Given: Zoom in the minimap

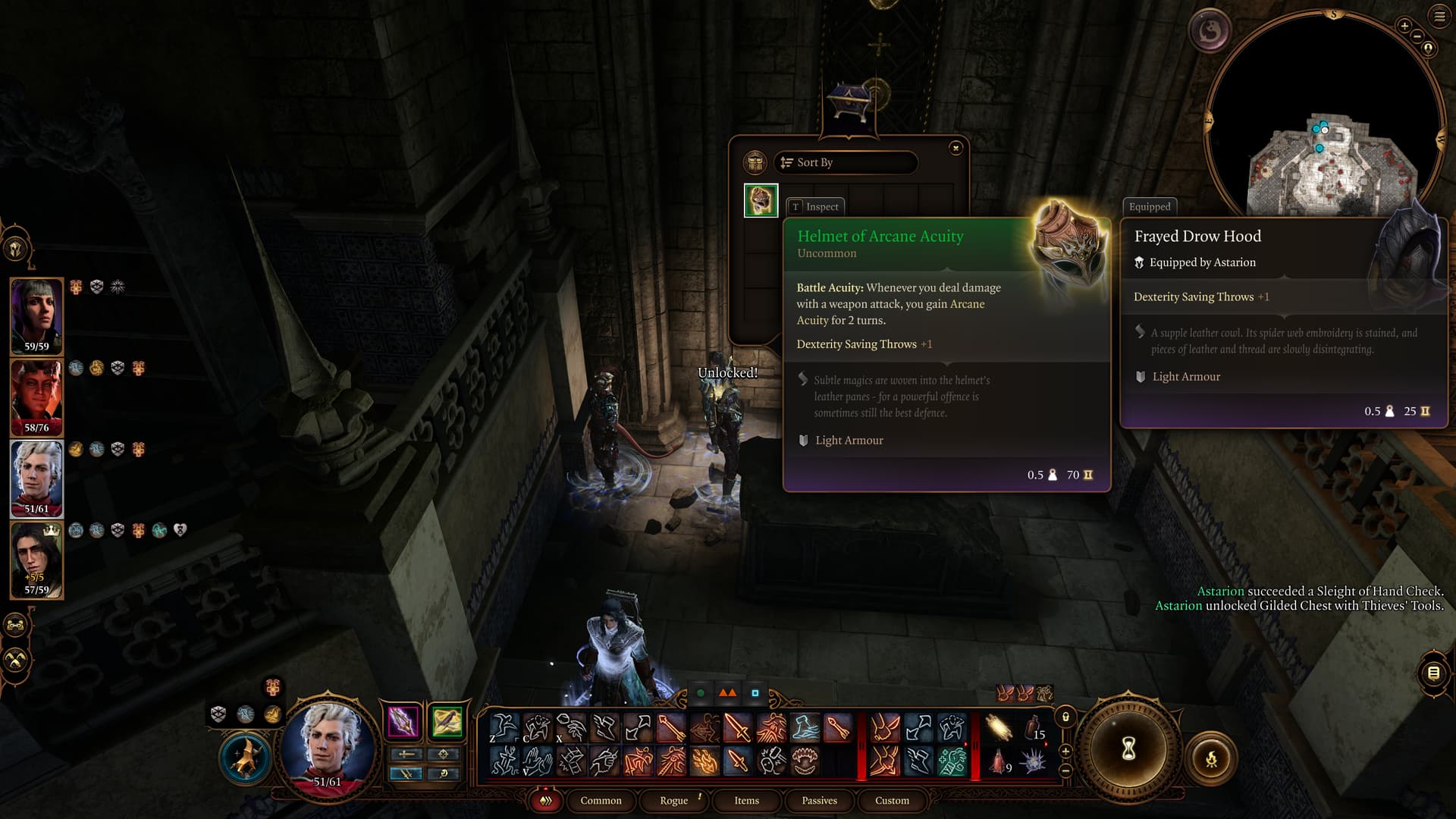Looking at the screenshot, I should 1404,26.
